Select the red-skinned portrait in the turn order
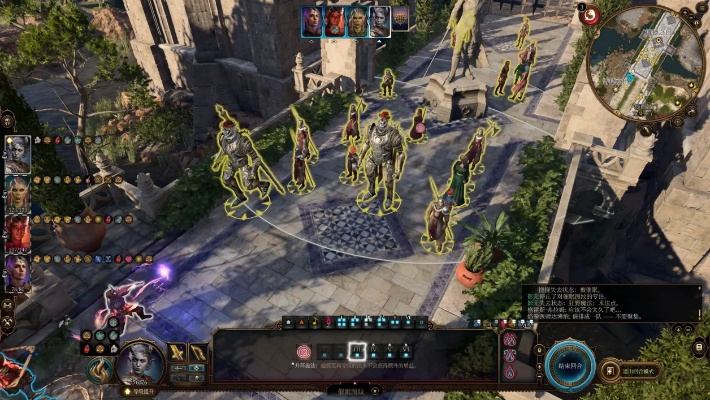The width and height of the screenshot is (710, 400). coord(335,22)
